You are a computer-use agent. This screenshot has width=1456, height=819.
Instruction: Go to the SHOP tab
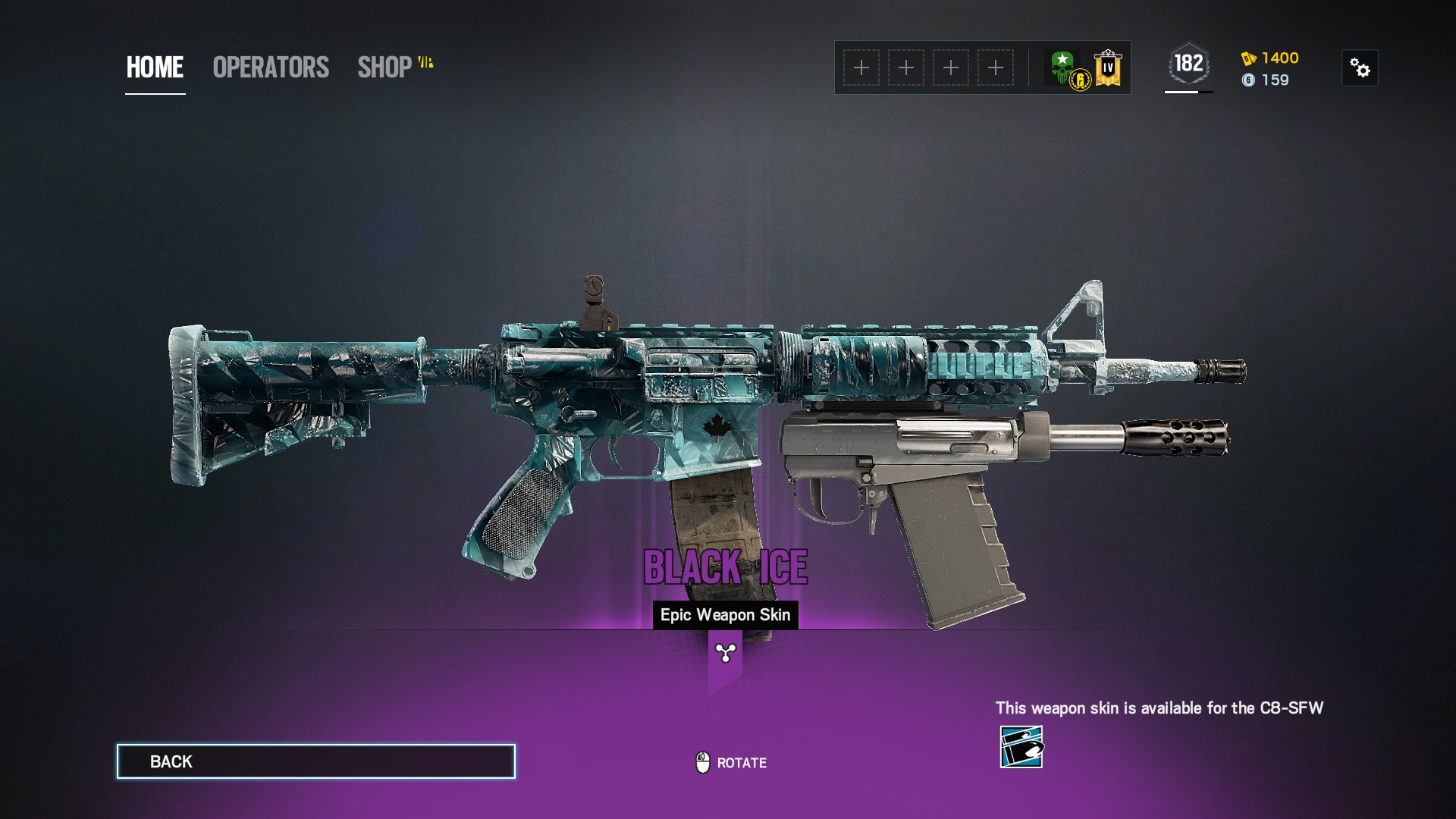click(x=385, y=67)
